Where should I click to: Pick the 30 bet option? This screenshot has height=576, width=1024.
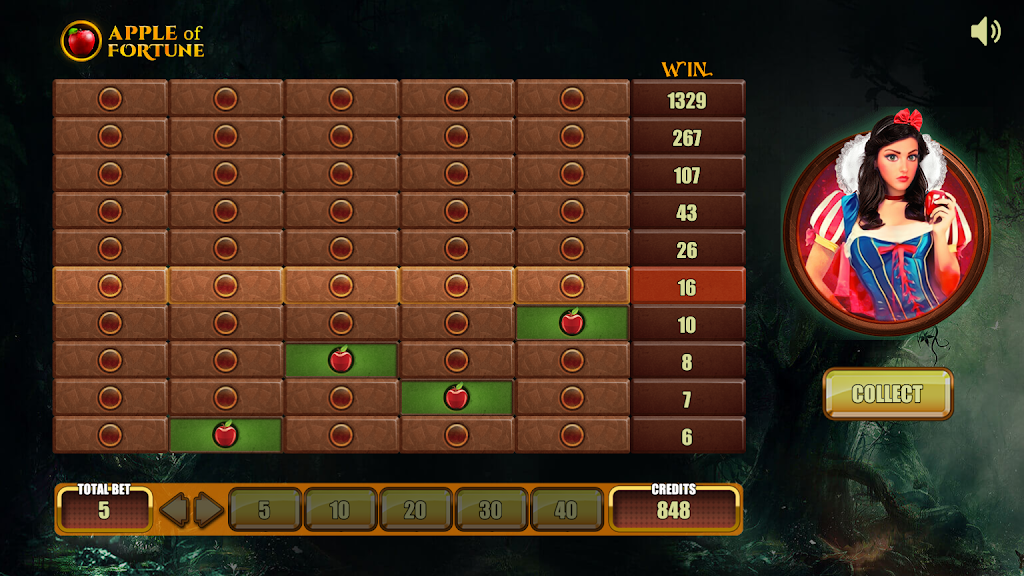pos(490,510)
